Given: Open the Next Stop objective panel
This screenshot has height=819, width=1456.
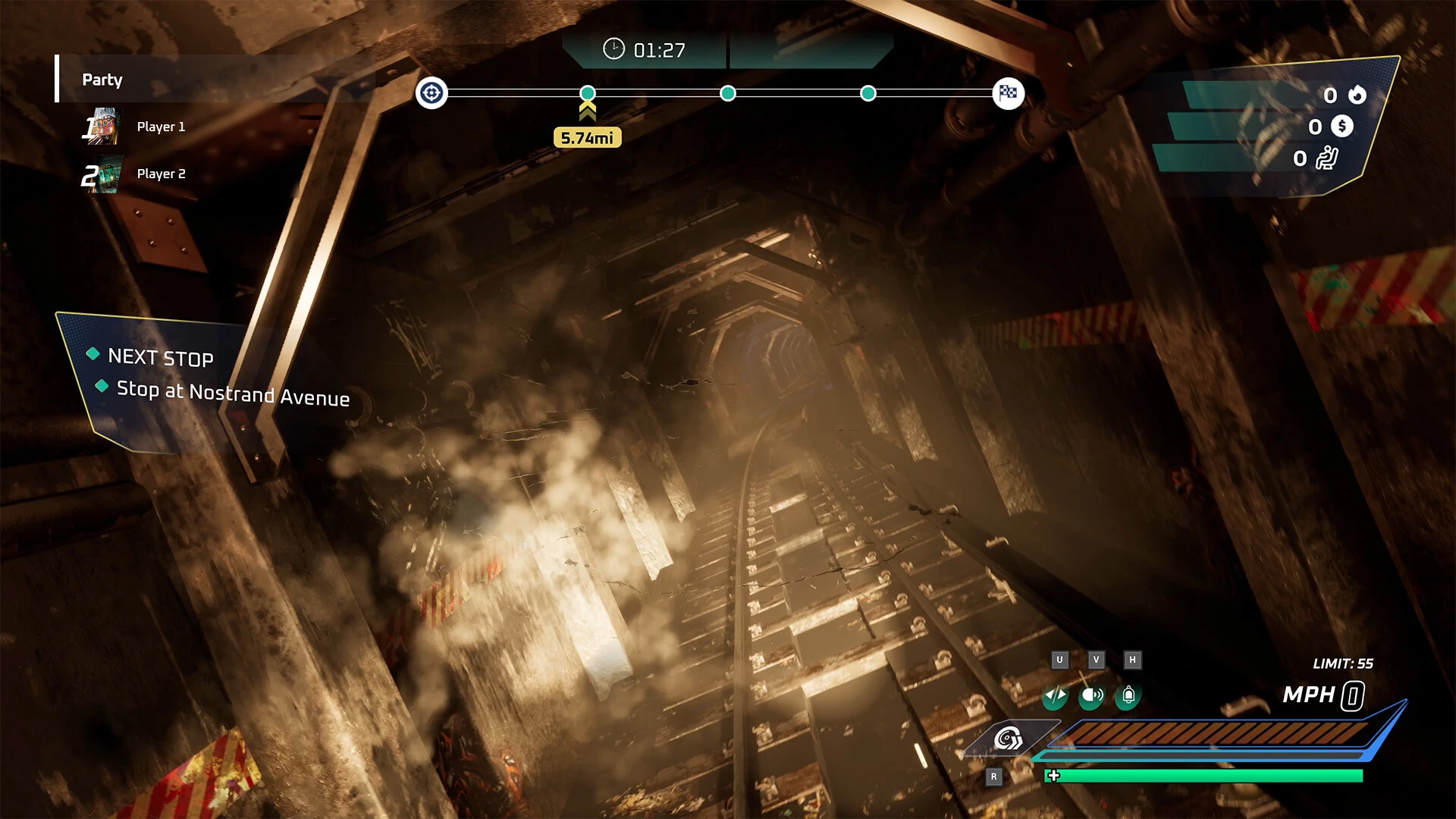Looking at the screenshot, I should 161,357.
